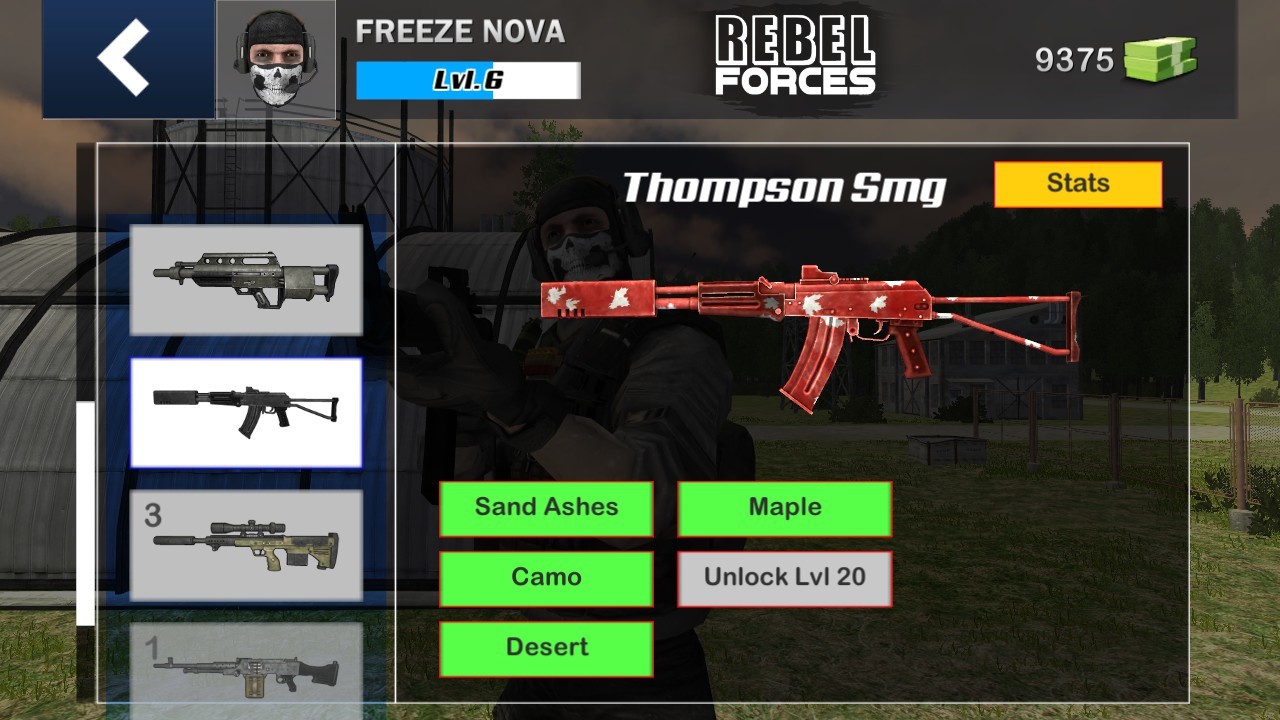Screen dimensions: 1280x720
Task: Click the FREEZE NOVA player name
Action: point(459,32)
